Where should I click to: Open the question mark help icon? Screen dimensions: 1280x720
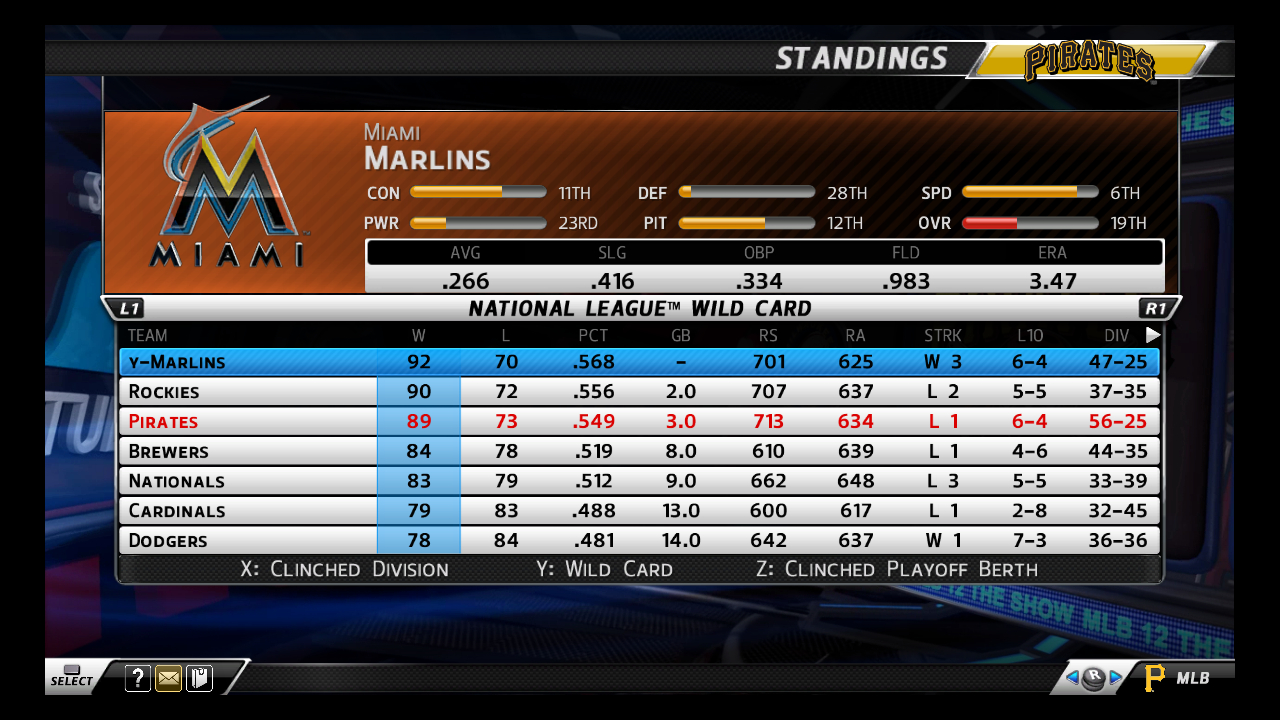(138, 679)
